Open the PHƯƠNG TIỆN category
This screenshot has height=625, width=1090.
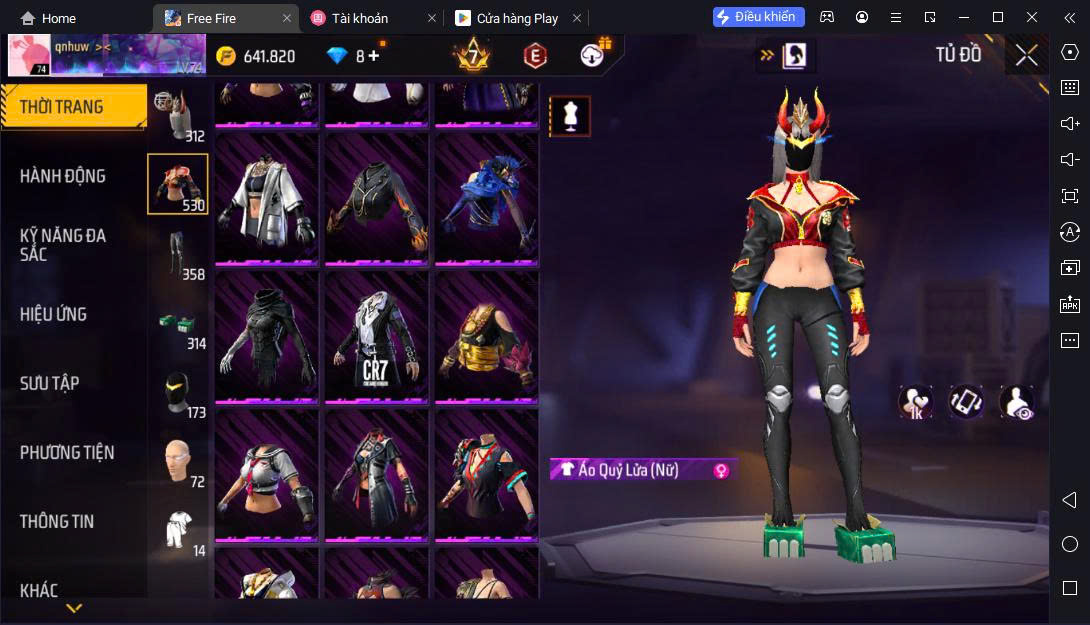click(x=67, y=452)
